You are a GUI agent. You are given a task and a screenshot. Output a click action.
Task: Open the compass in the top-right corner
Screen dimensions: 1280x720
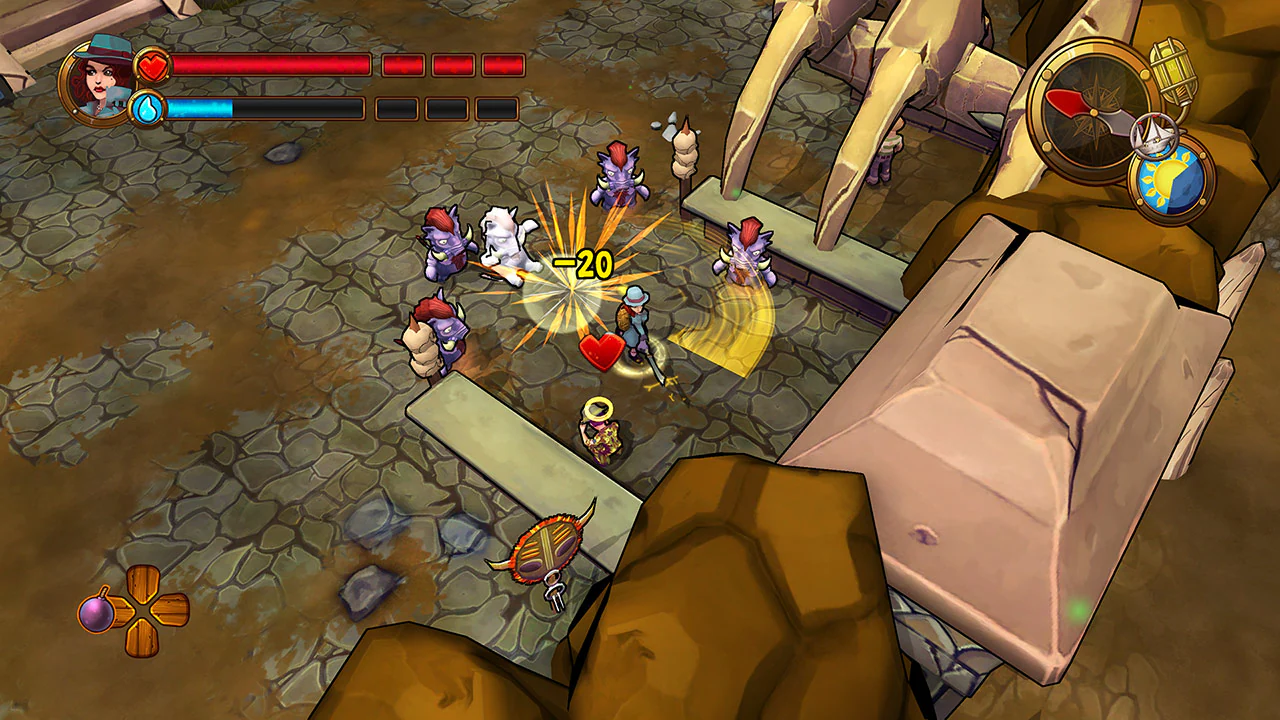1093,110
